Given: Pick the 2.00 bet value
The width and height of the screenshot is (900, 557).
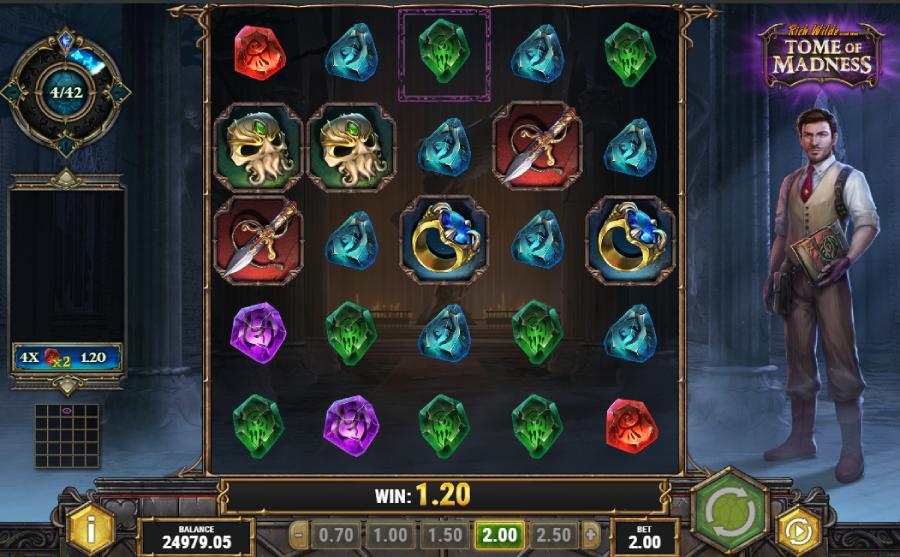Looking at the screenshot, I should 499,534.
